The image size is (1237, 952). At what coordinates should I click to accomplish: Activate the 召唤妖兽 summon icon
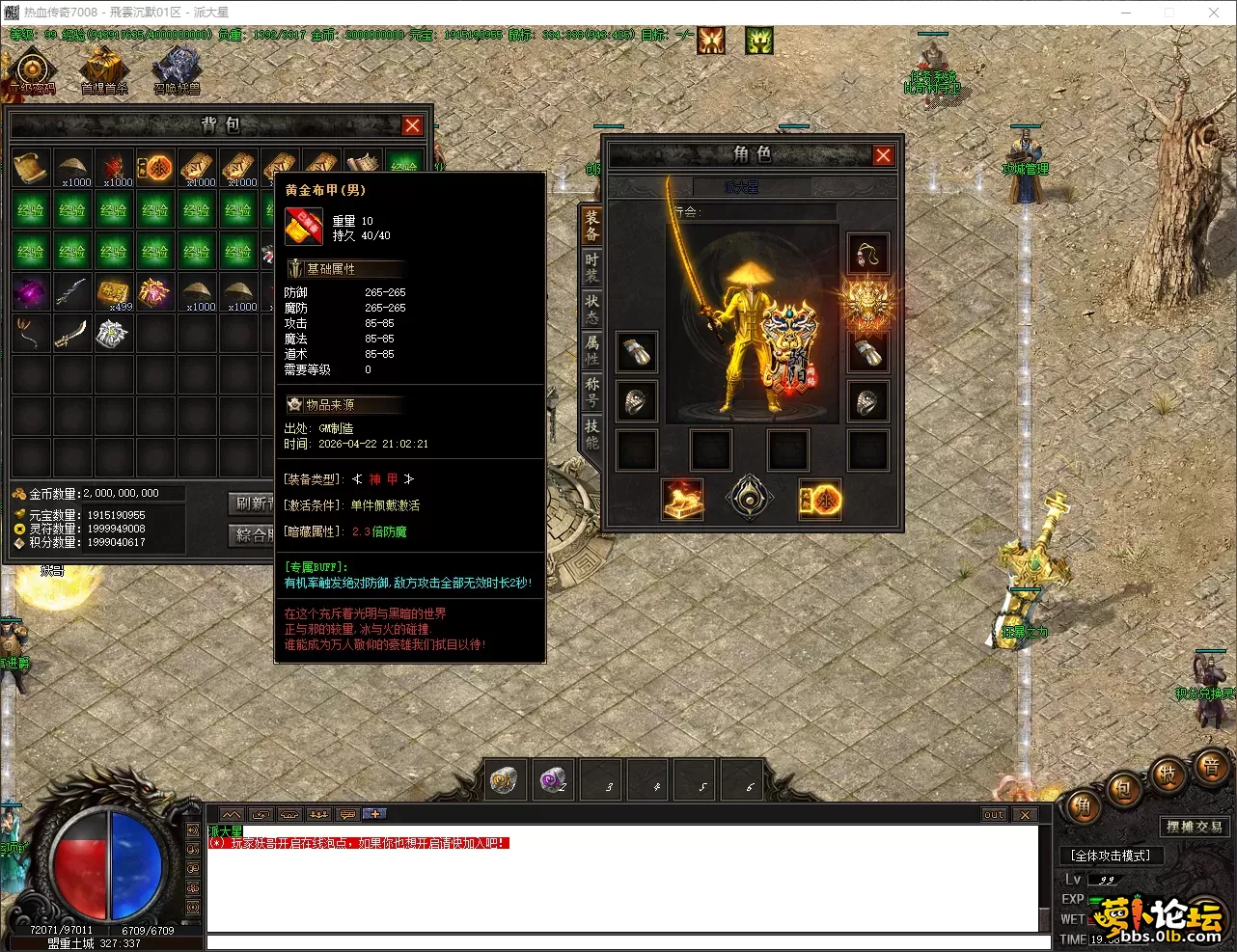177,71
